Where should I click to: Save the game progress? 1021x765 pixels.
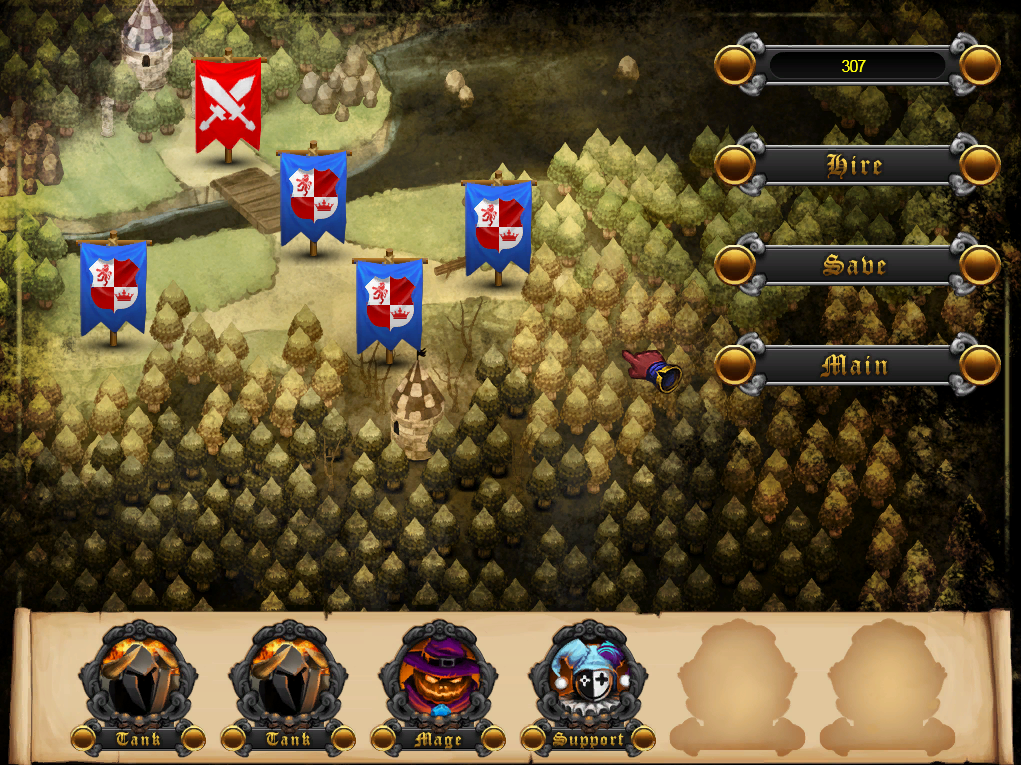tap(856, 265)
